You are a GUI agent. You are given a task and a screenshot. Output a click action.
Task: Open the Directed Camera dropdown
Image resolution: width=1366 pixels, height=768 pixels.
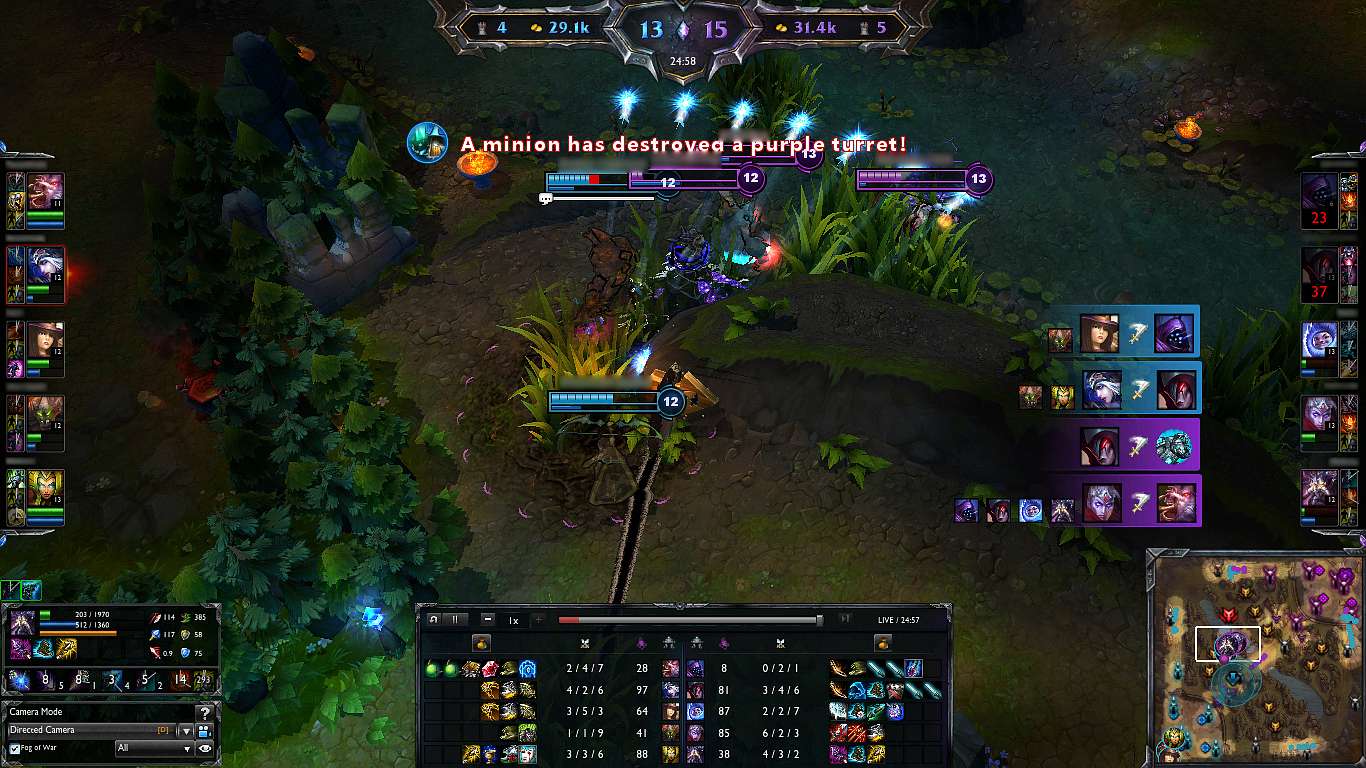(x=185, y=731)
